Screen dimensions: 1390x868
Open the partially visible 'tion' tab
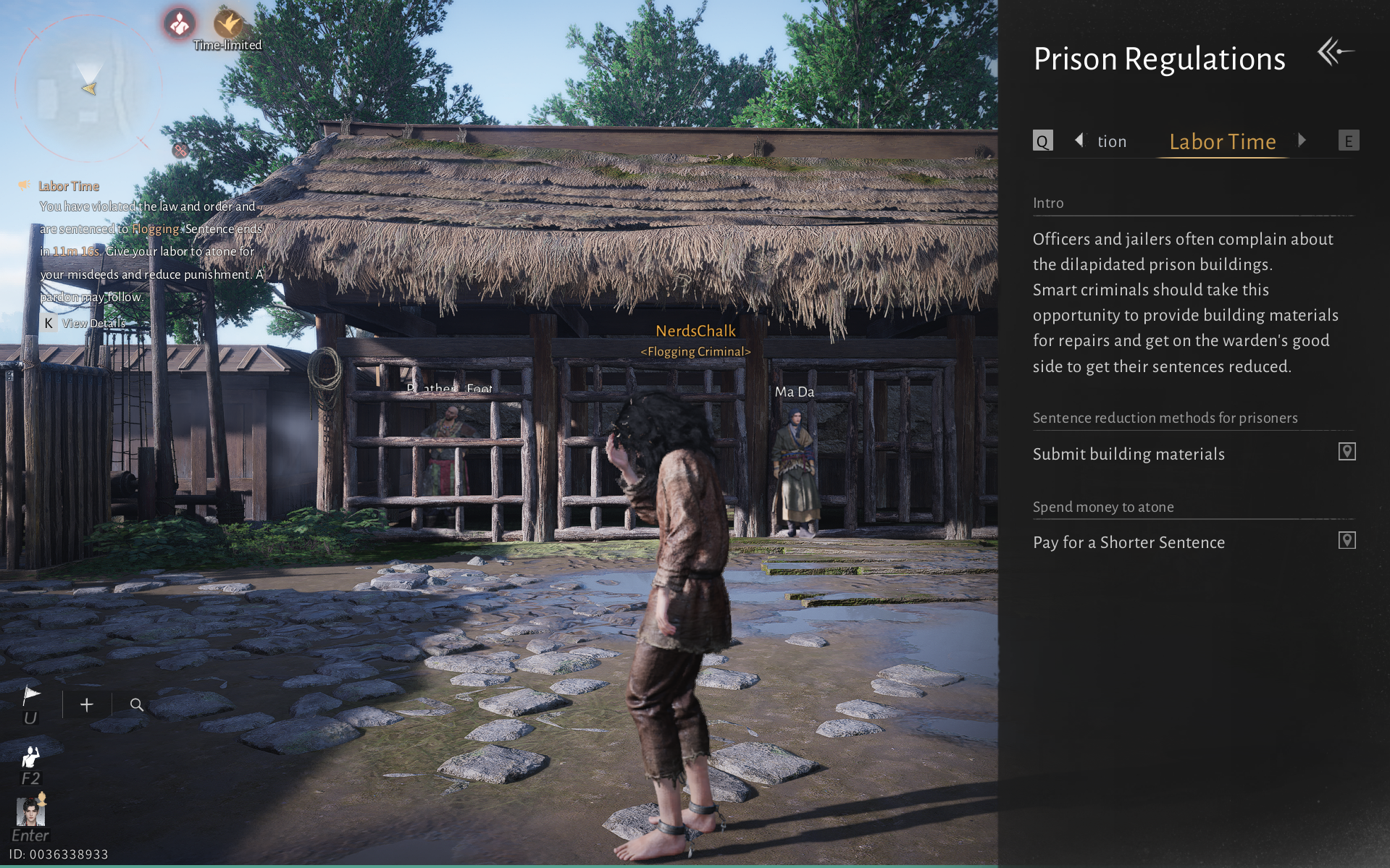click(1112, 141)
